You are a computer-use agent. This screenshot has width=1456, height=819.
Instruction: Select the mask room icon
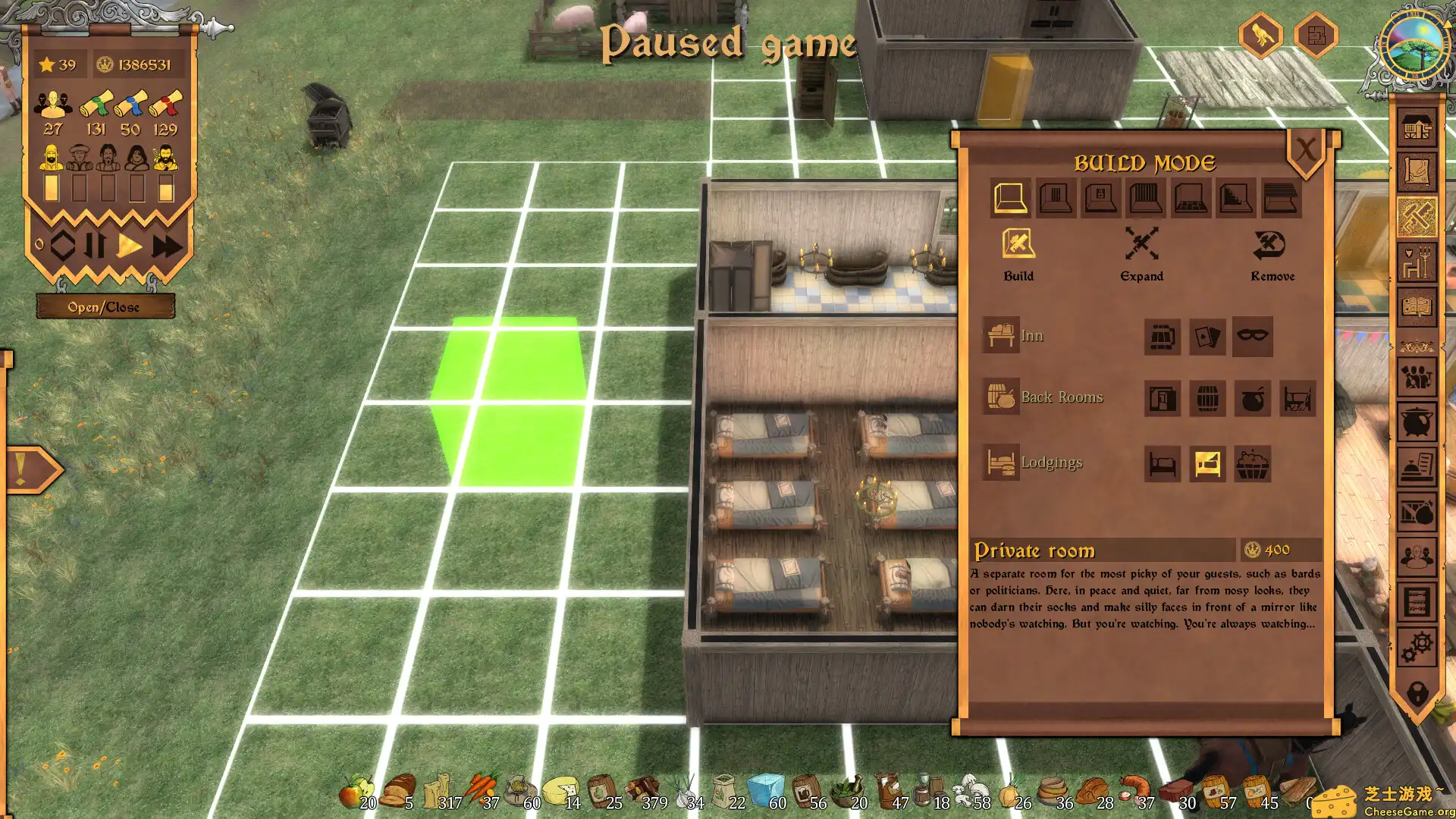[x=1252, y=336]
